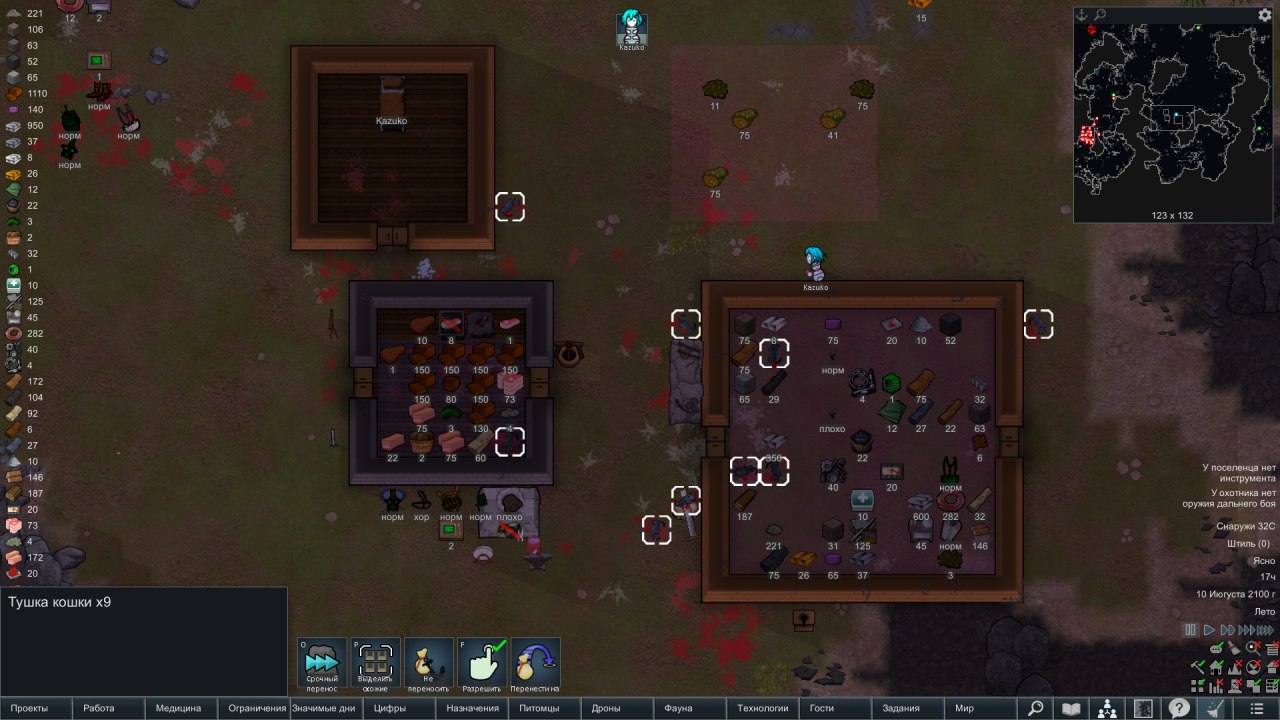The height and width of the screenshot is (720, 1280).
Task: Choose the Не переносить command
Action: click(x=429, y=664)
